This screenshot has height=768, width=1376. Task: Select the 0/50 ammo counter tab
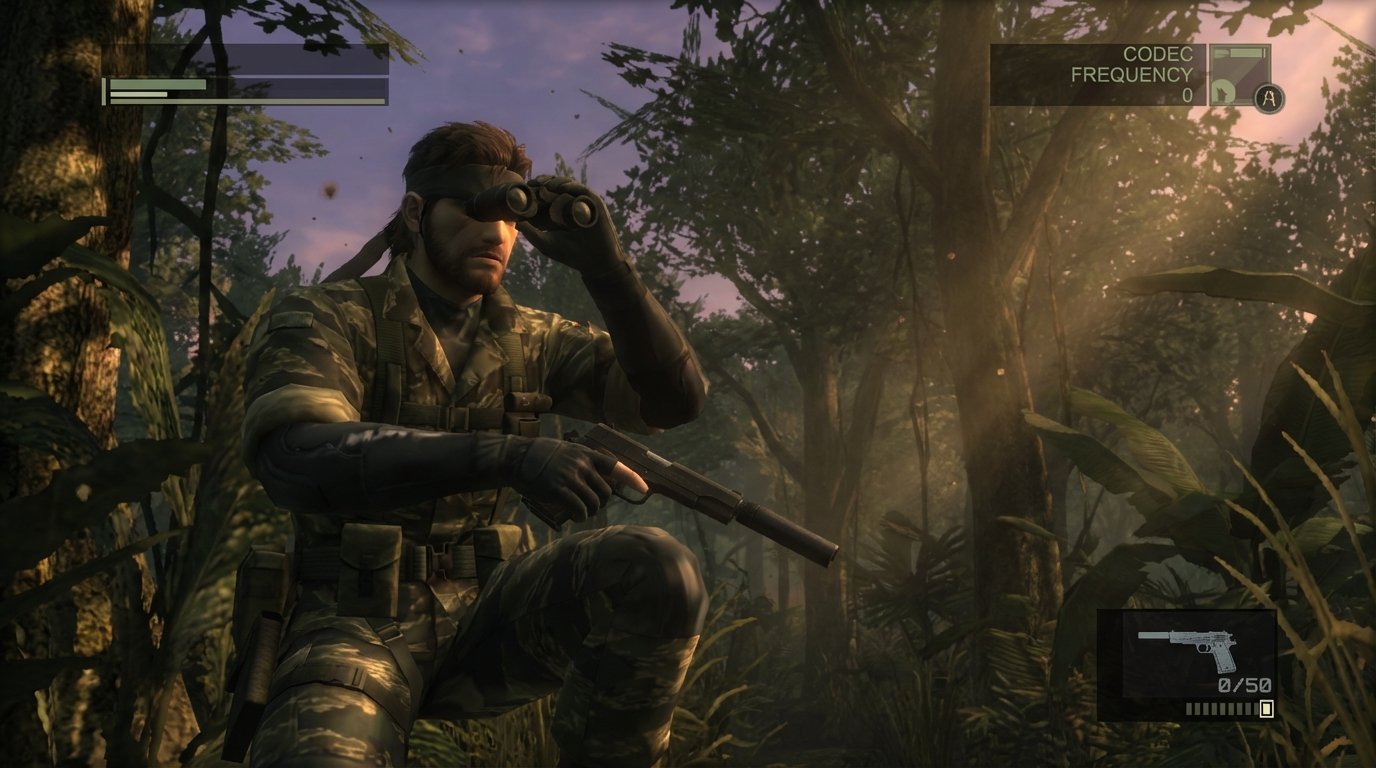click(1244, 684)
